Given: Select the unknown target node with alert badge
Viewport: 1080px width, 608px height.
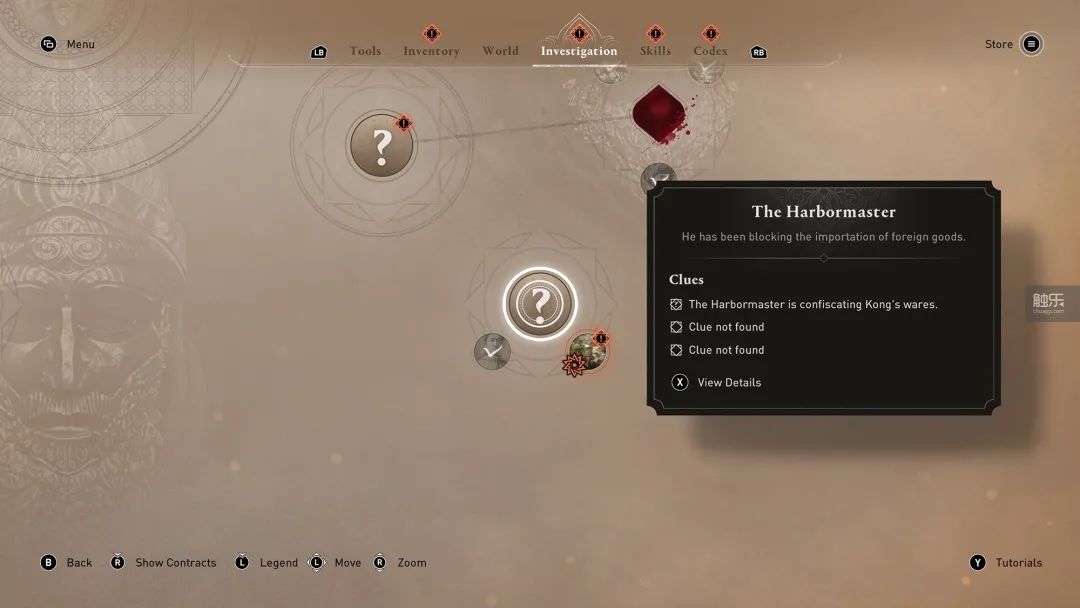Looking at the screenshot, I should (381, 146).
